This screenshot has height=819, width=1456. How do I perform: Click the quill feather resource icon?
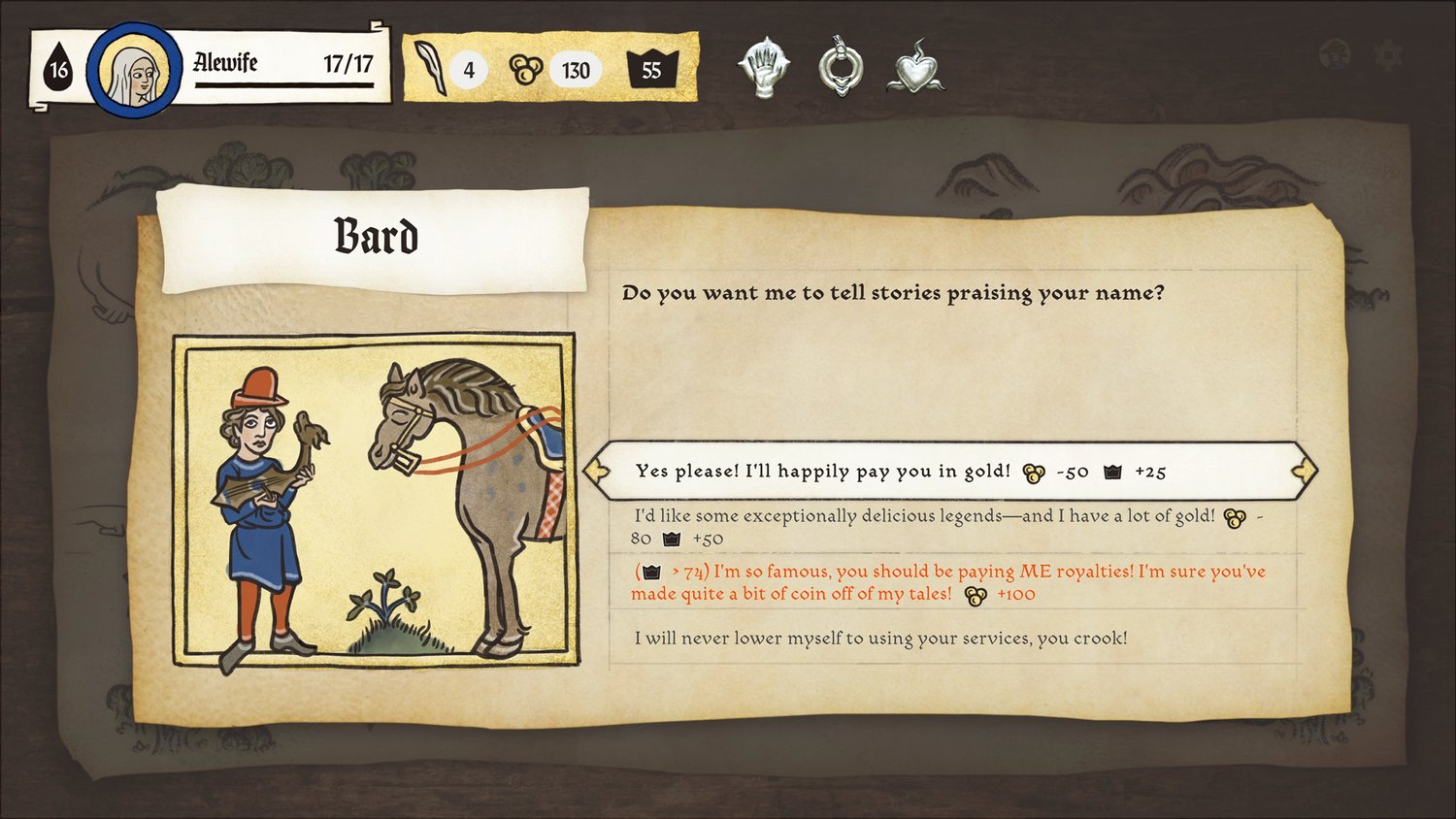(x=428, y=68)
